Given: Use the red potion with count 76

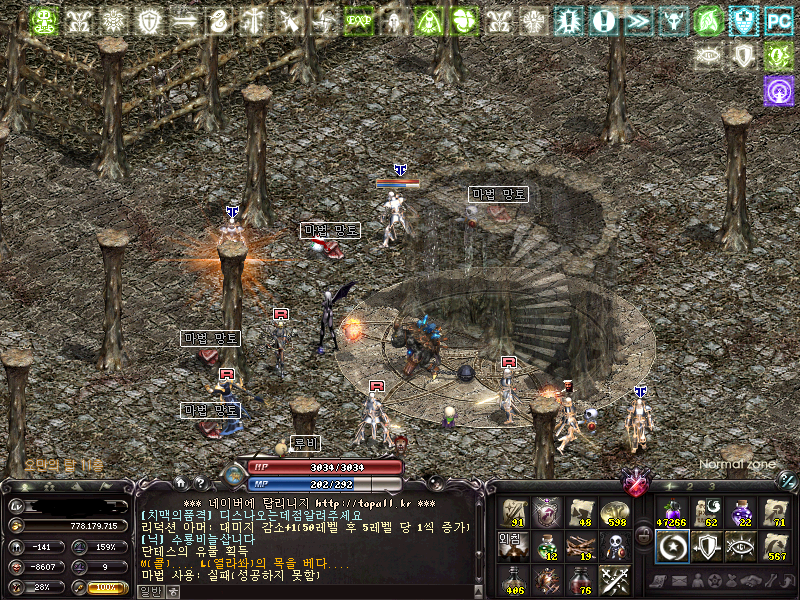Looking at the screenshot, I should tap(582, 579).
